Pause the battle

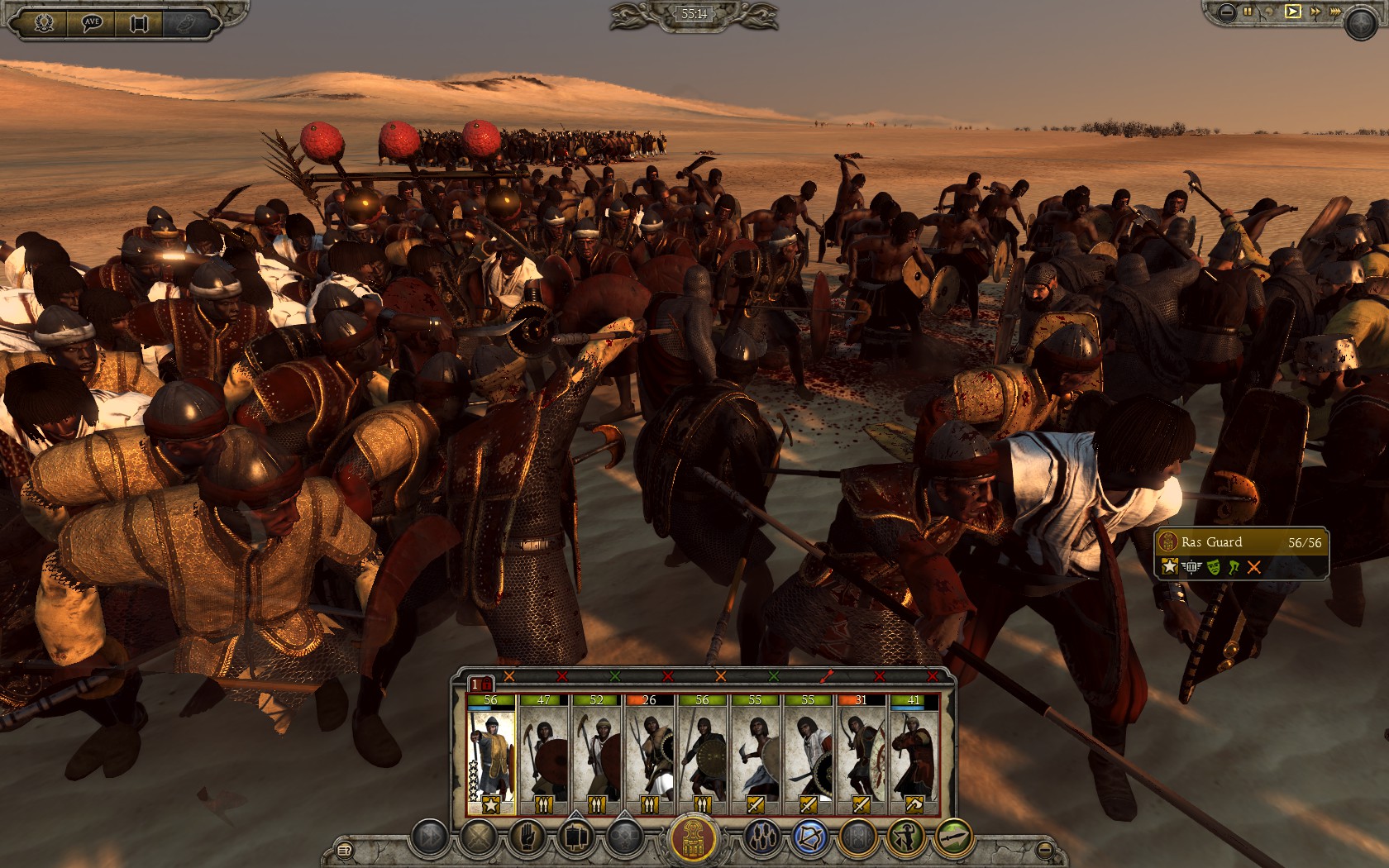click(x=1248, y=12)
